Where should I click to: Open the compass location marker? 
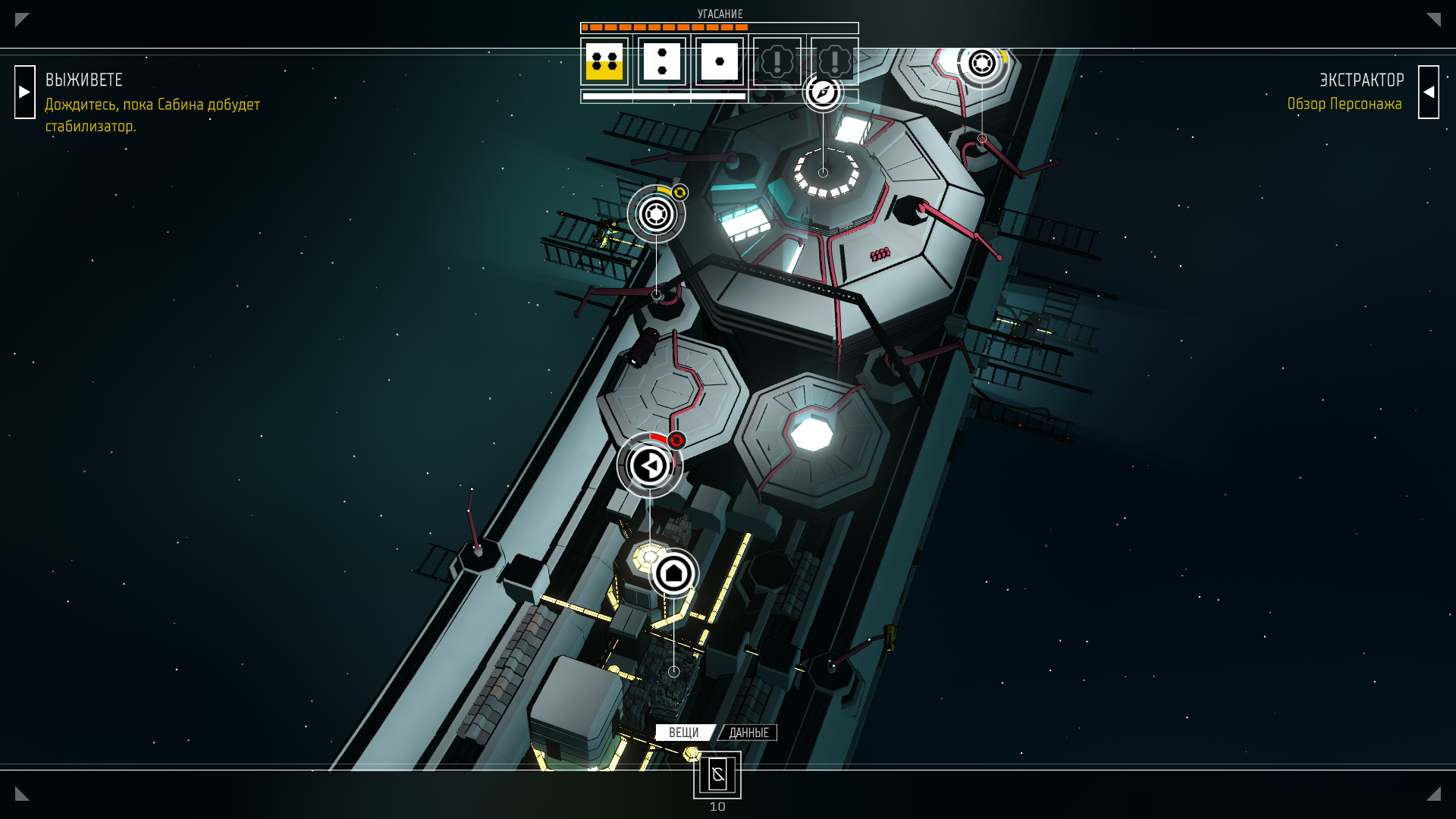pos(823,93)
